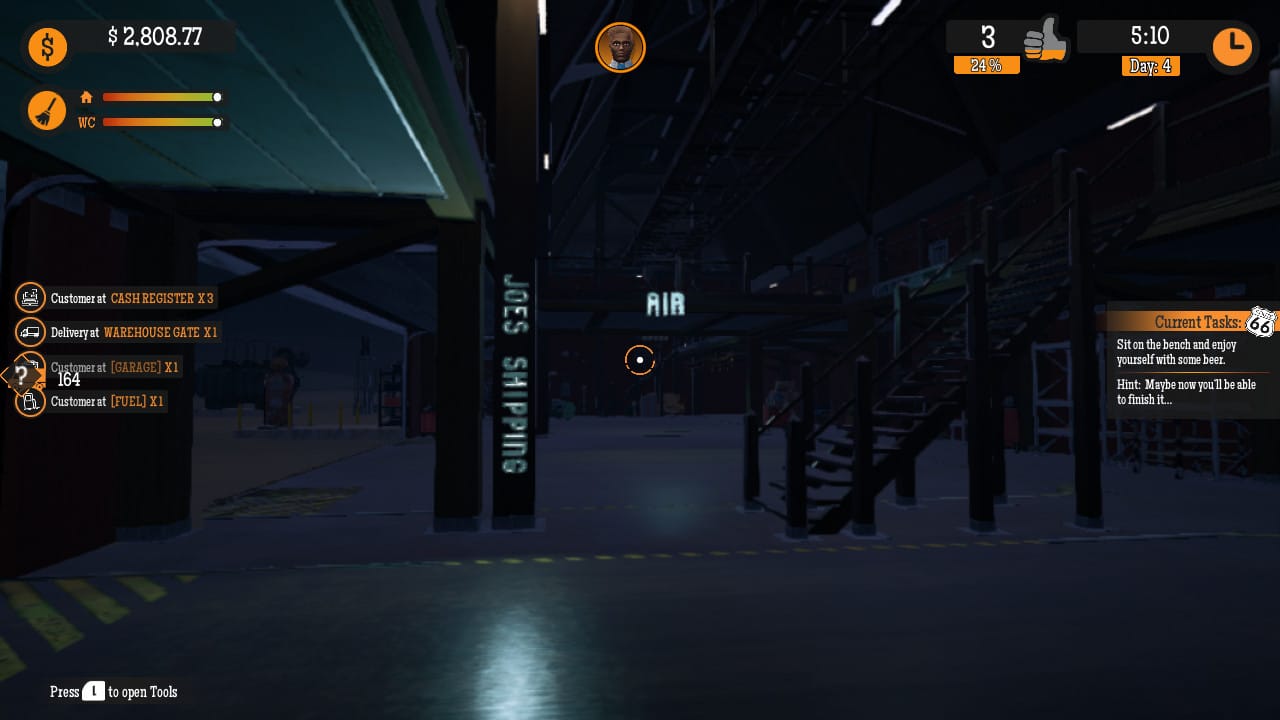The height and width of the screenshot is (720, 1280).
Task: Click the delivery truck warehouse notification icon
Action: (x=30, y=332)
